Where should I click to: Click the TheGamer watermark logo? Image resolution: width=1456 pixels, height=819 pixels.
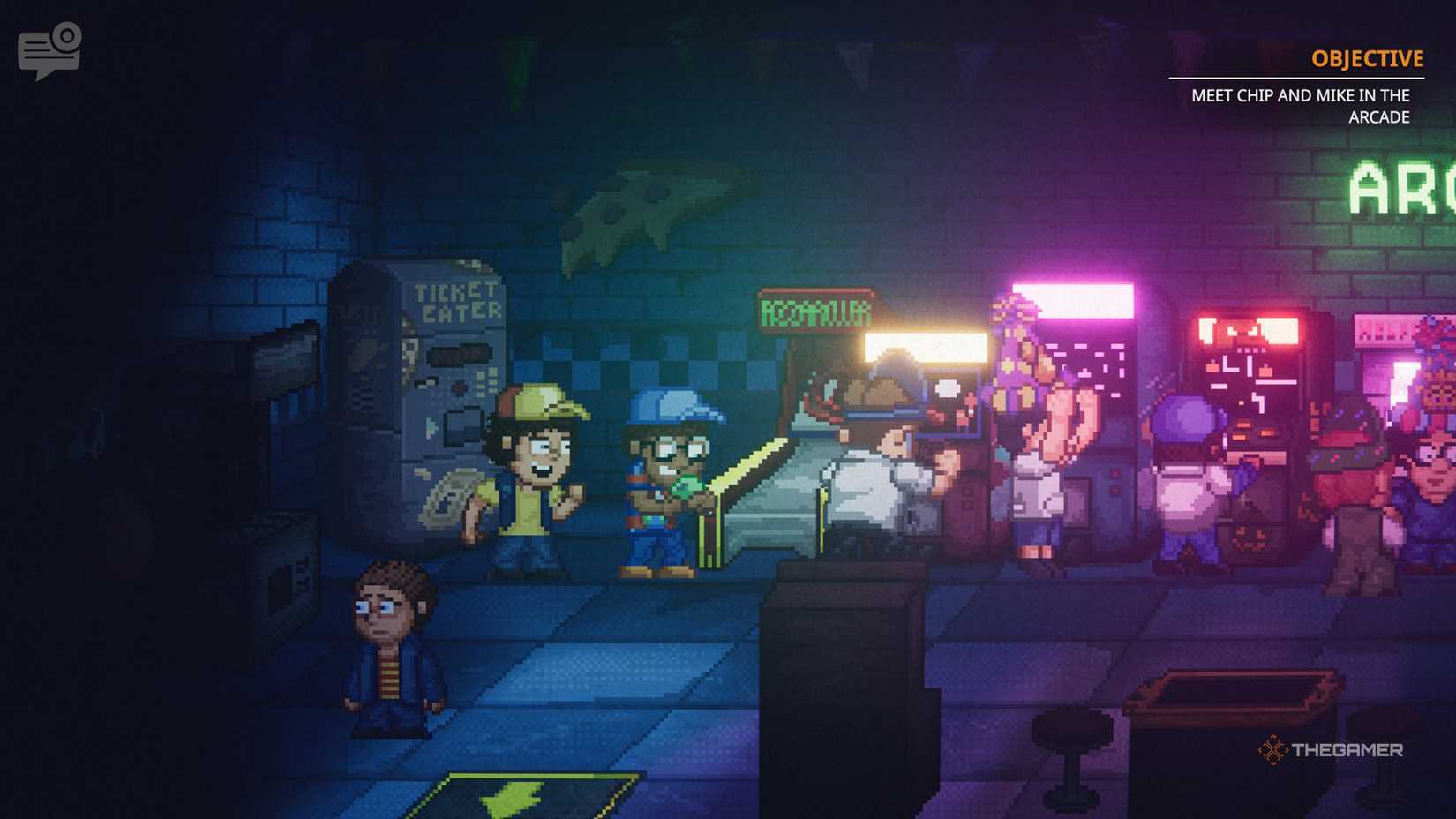pos(1332,748)
